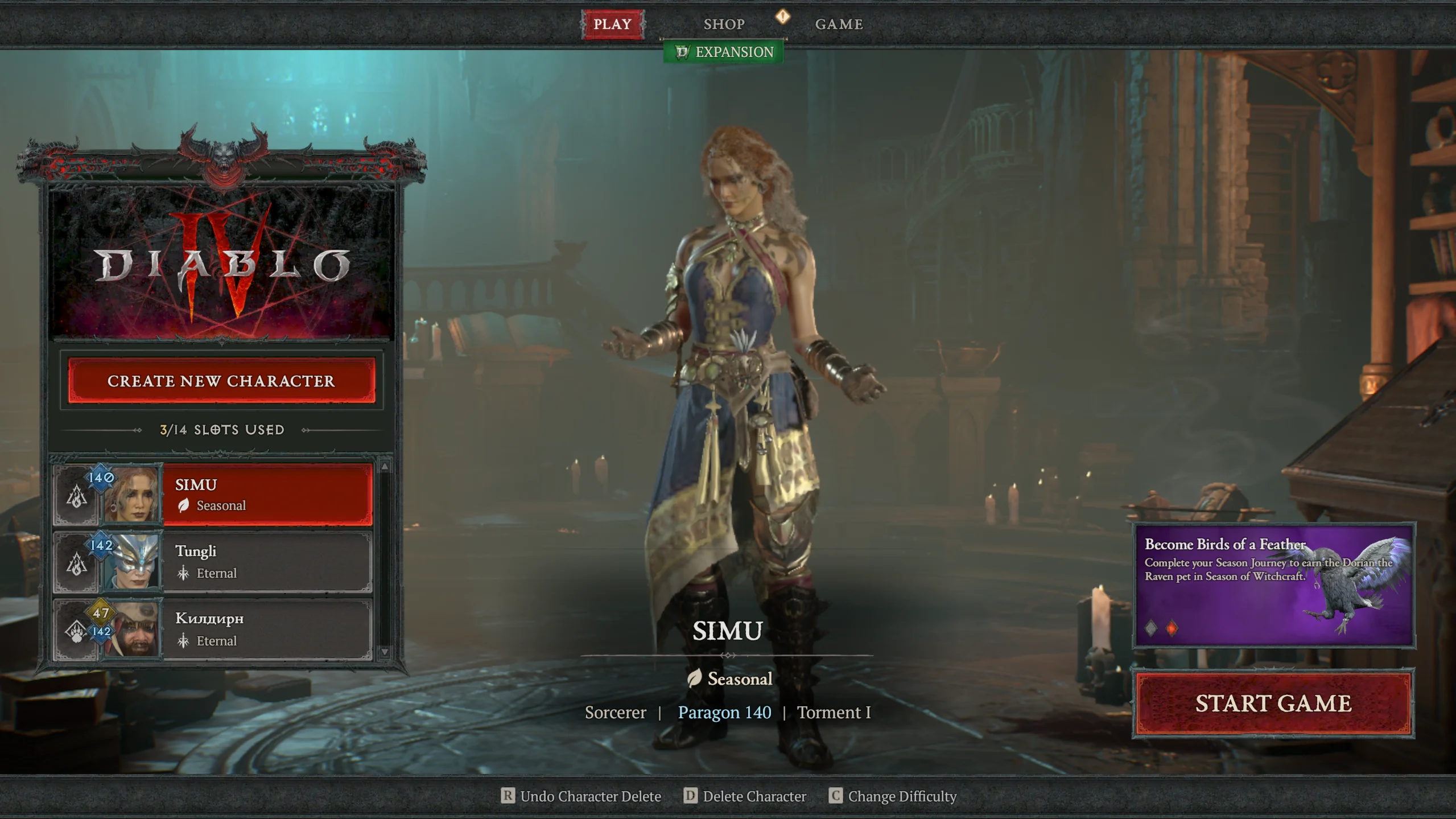This screenshot has height=819, width=1456.
Task: Click the orange warning icon beside GAME menu
Action: 783,18
